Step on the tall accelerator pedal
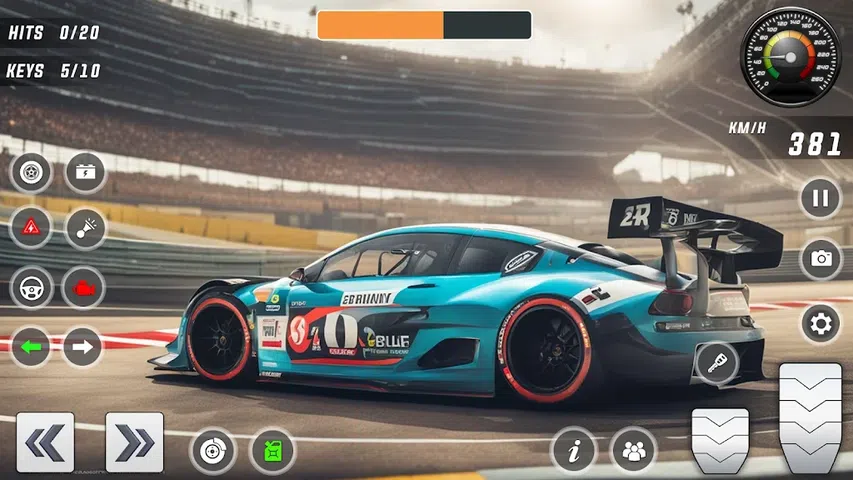 pos(809,416)
